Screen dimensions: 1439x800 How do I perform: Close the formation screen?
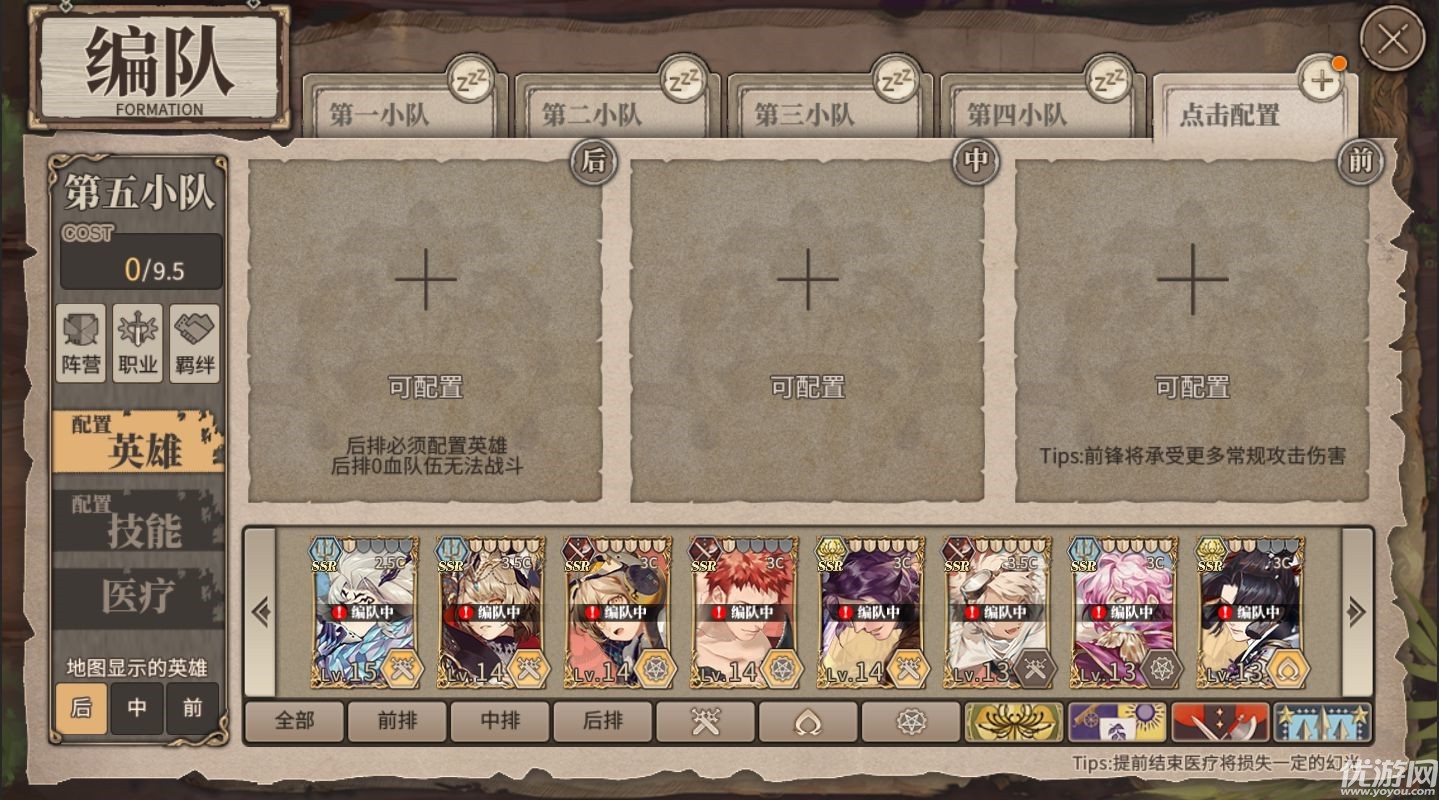point(1392,39)
